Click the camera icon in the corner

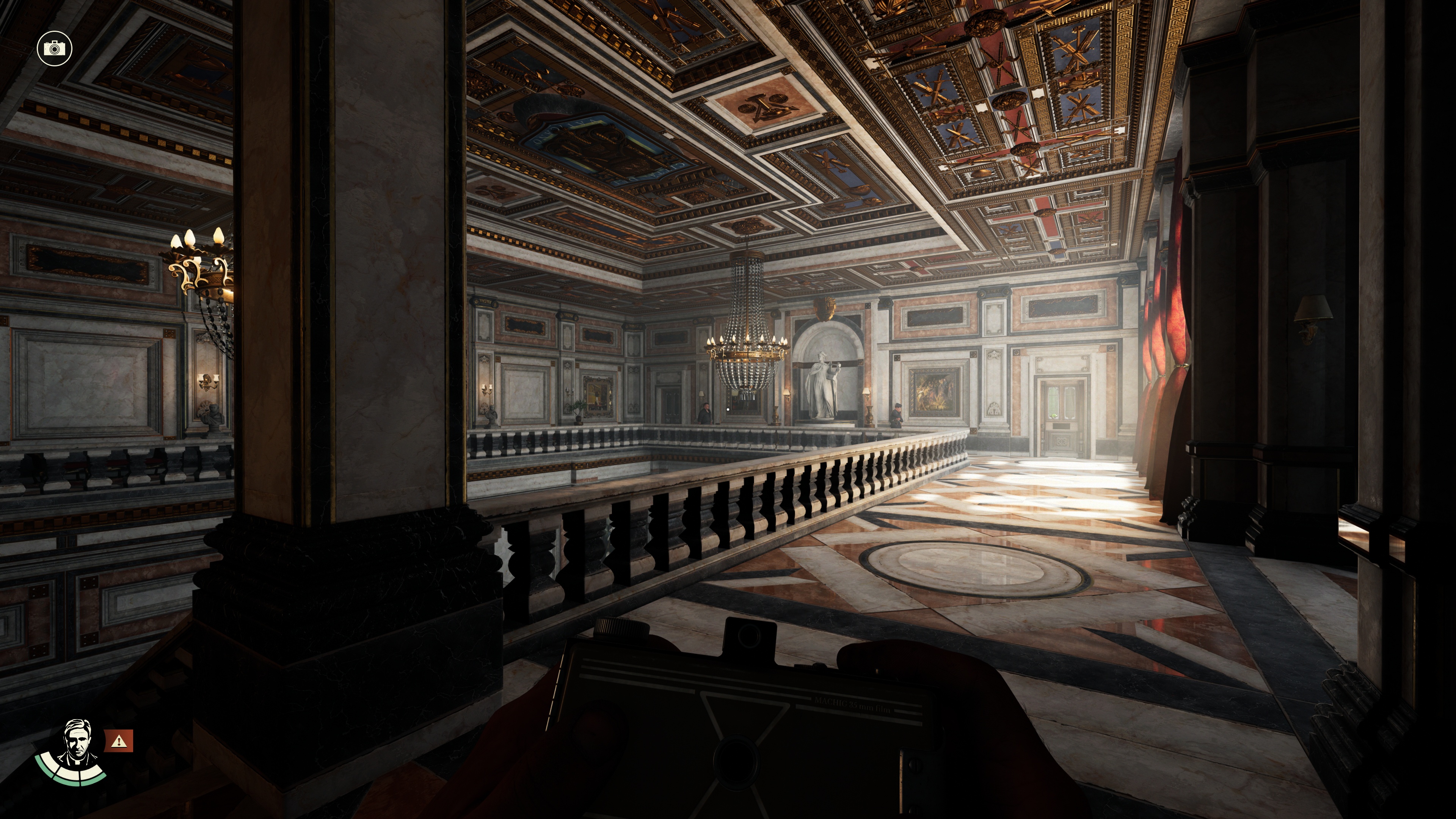(54, 49)
